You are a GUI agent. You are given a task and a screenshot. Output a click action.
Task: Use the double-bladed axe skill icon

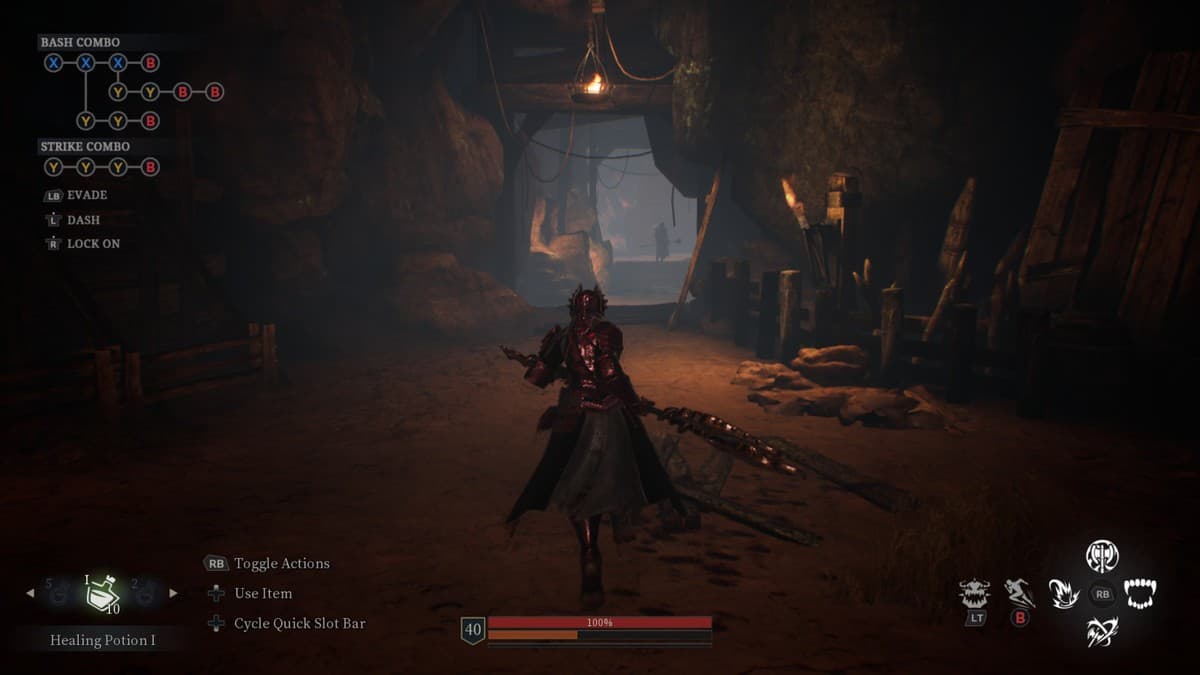click(1102, 555)
